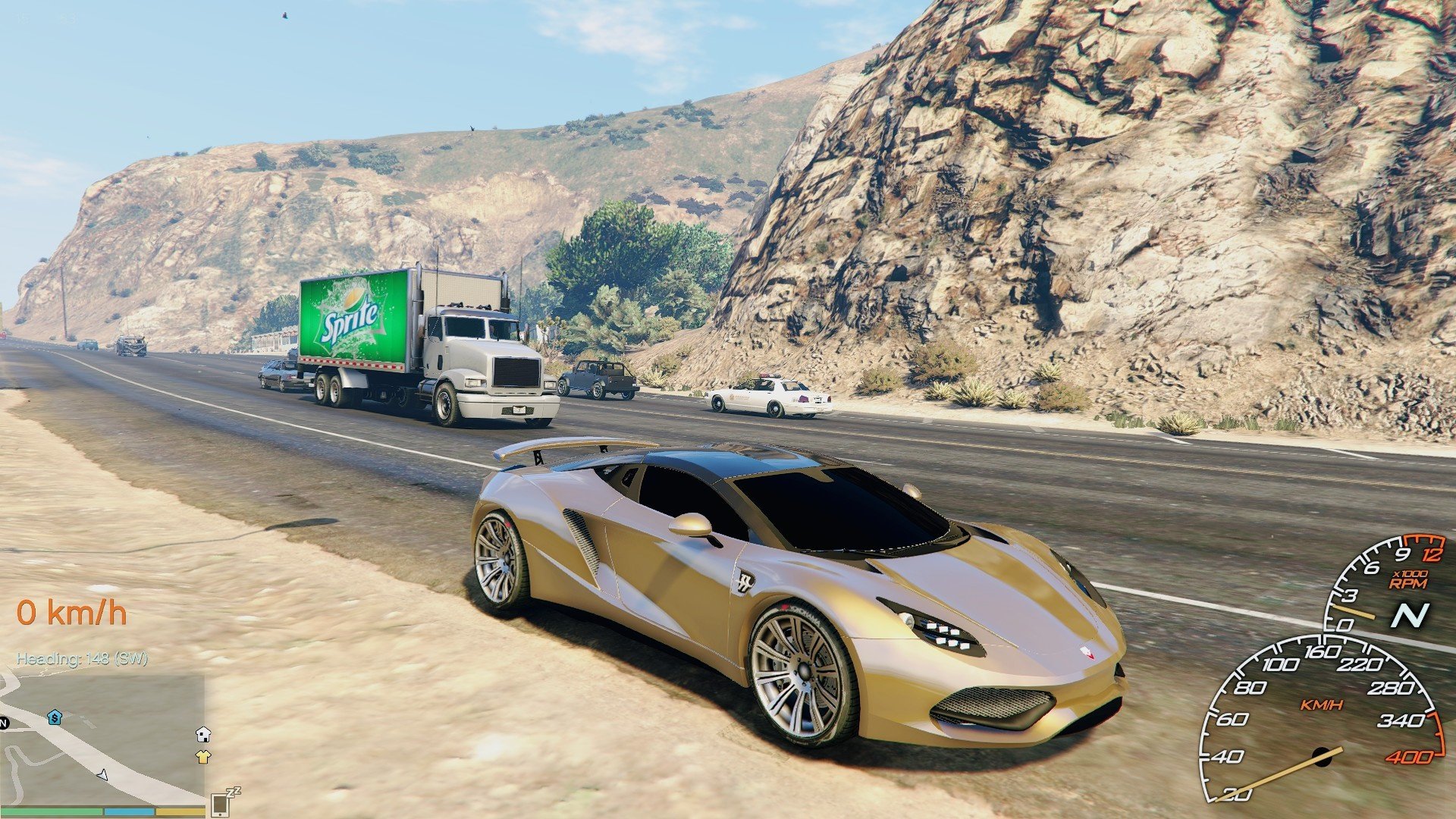Select the white player arrow on minimap
Viewport: 1456px width, 819px height.
point(102,776)
